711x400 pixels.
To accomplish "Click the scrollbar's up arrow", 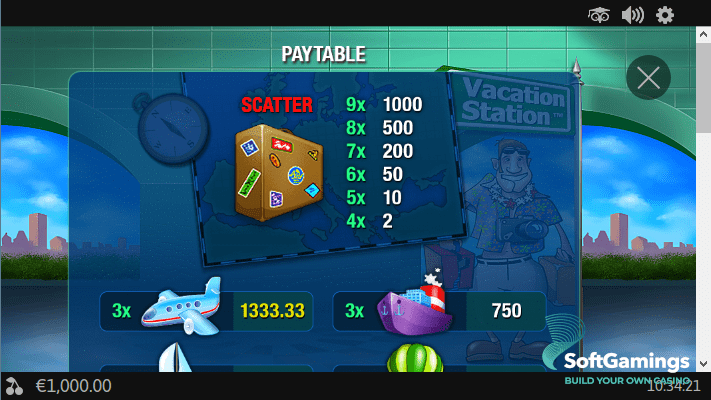I will point(703,35).
